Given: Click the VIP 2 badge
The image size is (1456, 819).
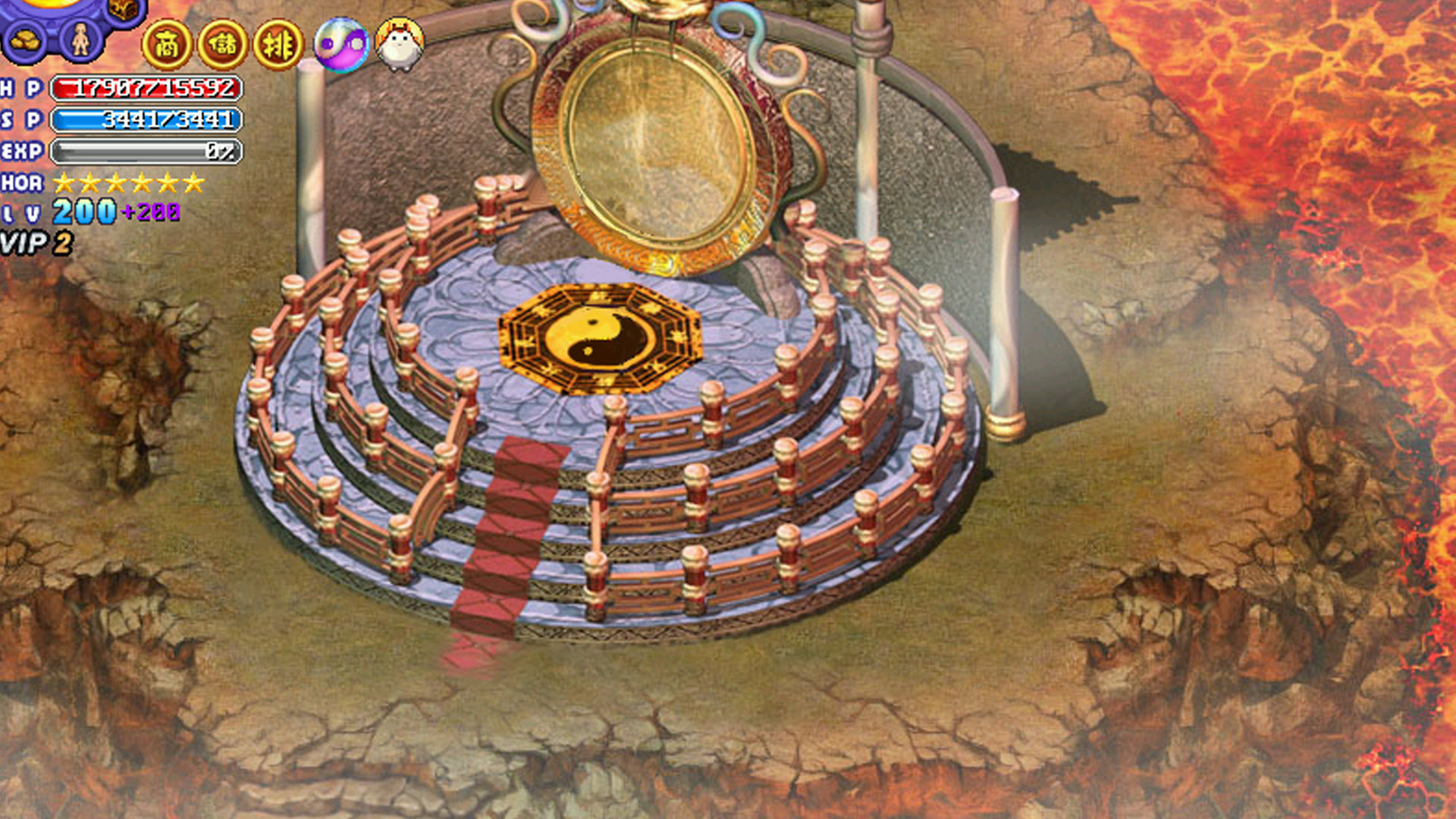Looking at the screenshot, I should pos(36,243).
